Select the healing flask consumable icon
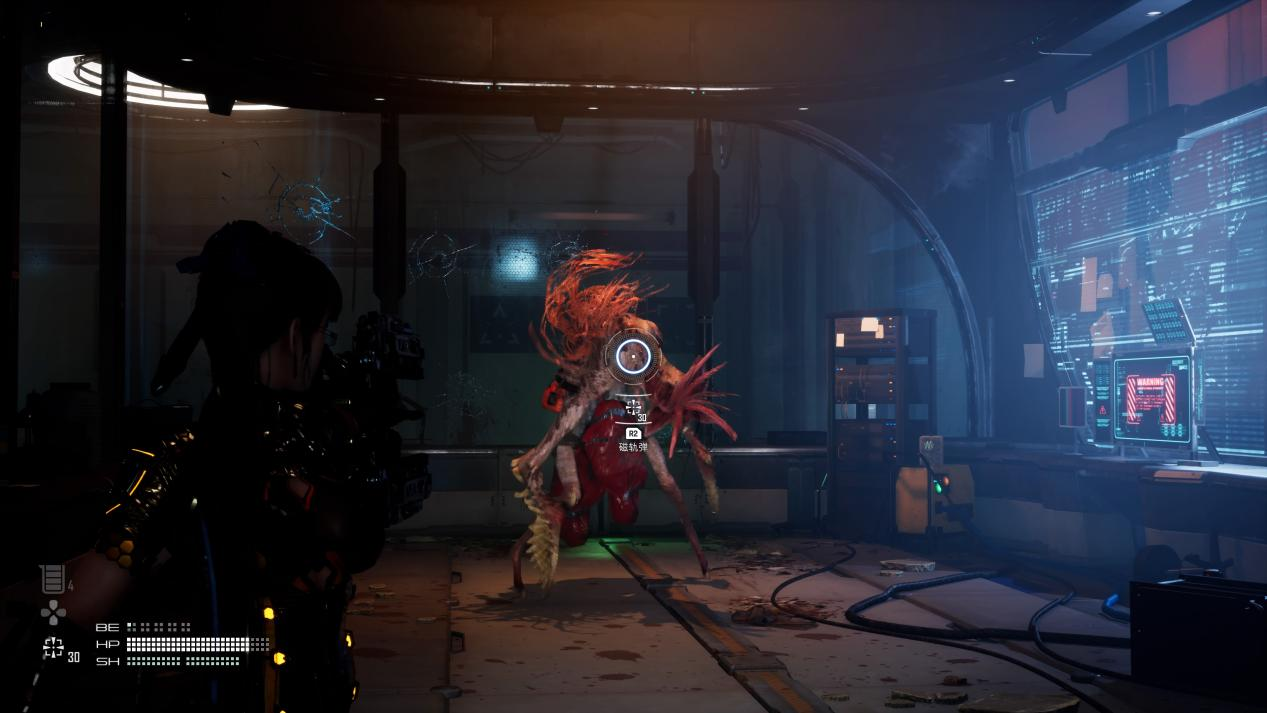This screenshot has width=1267, height=713. click(x=52, y=579)
